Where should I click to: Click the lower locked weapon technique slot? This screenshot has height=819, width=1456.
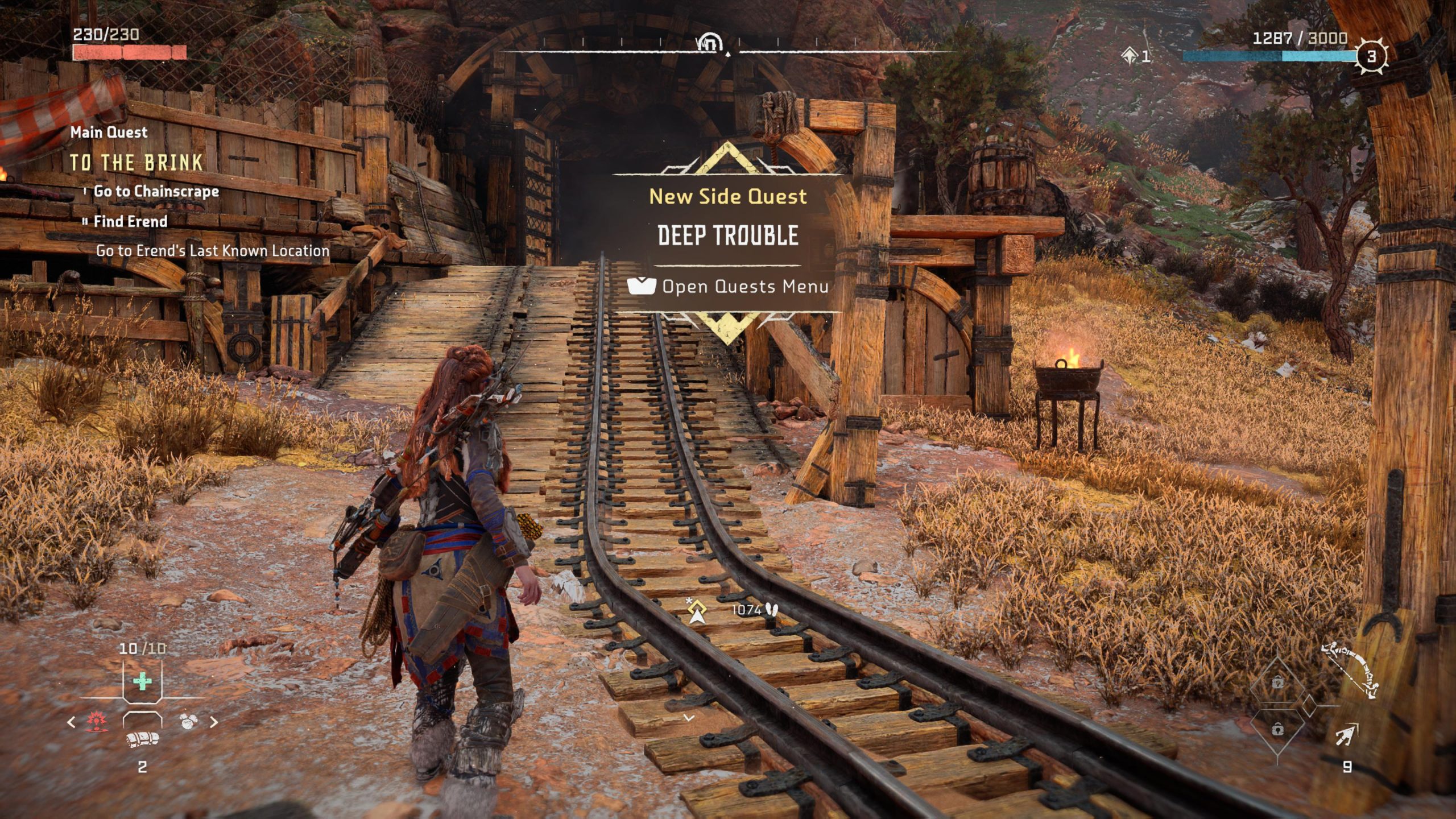pyautogui.click(x=1277, y=729)
